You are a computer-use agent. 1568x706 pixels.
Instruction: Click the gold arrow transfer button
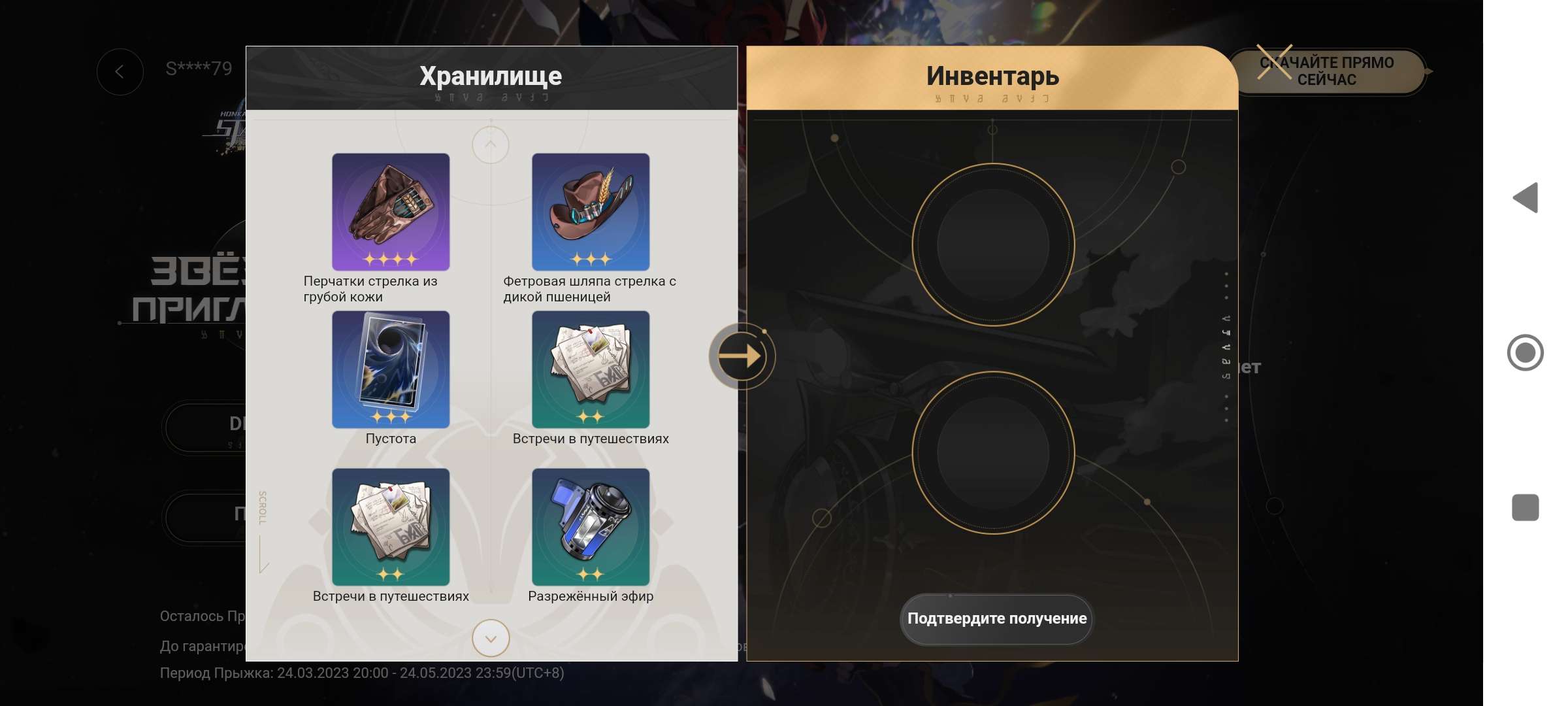tap(741, 356)
